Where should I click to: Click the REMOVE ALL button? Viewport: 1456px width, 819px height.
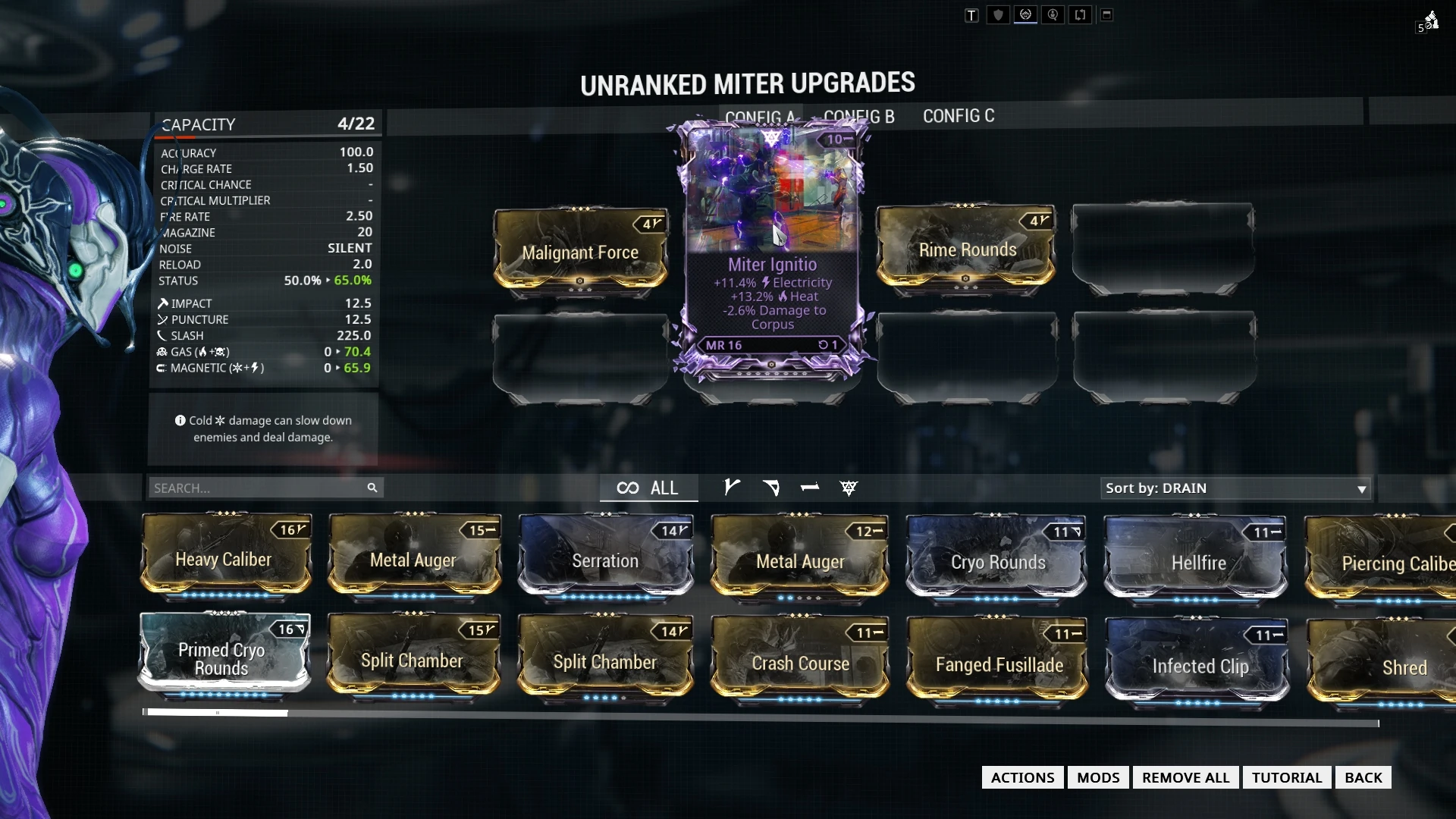tap(1185, 777)
